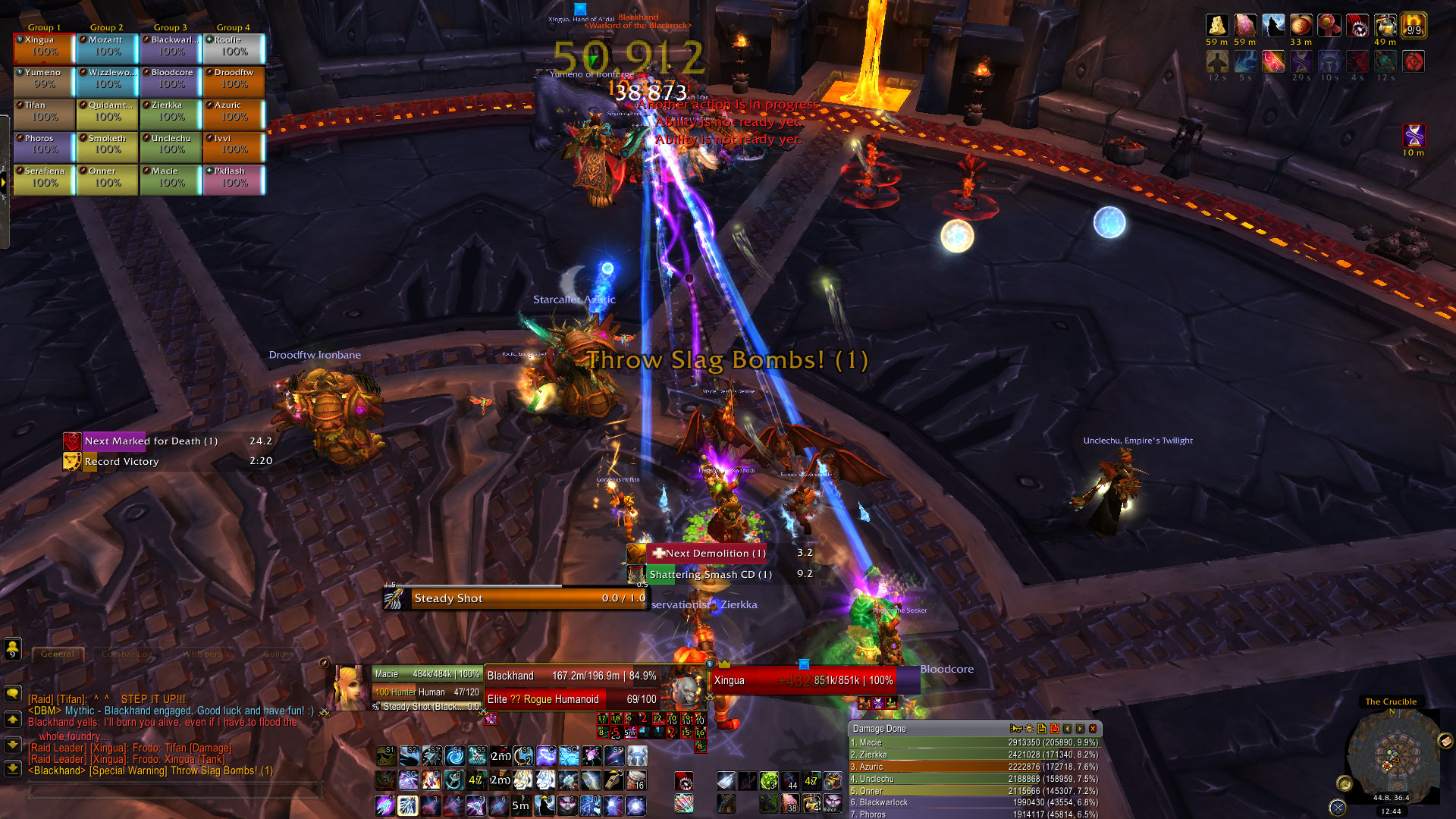Switch to the Combat Log chat tab
1456x819 pixels.
pos(127,654)
